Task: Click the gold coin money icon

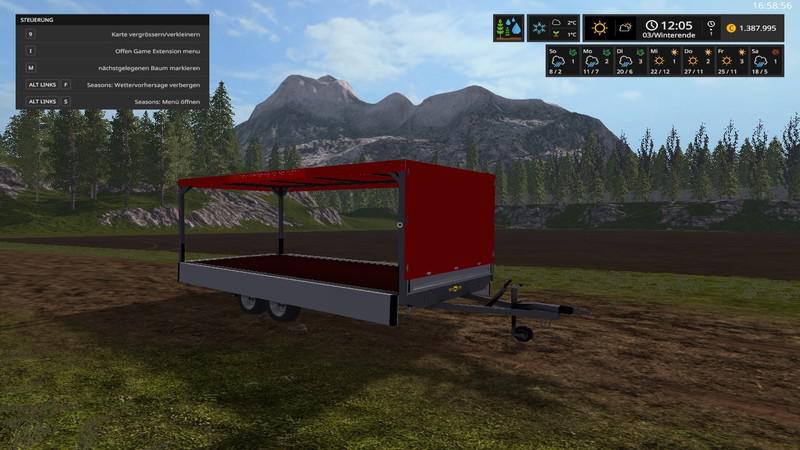Action: coord(730,28)
